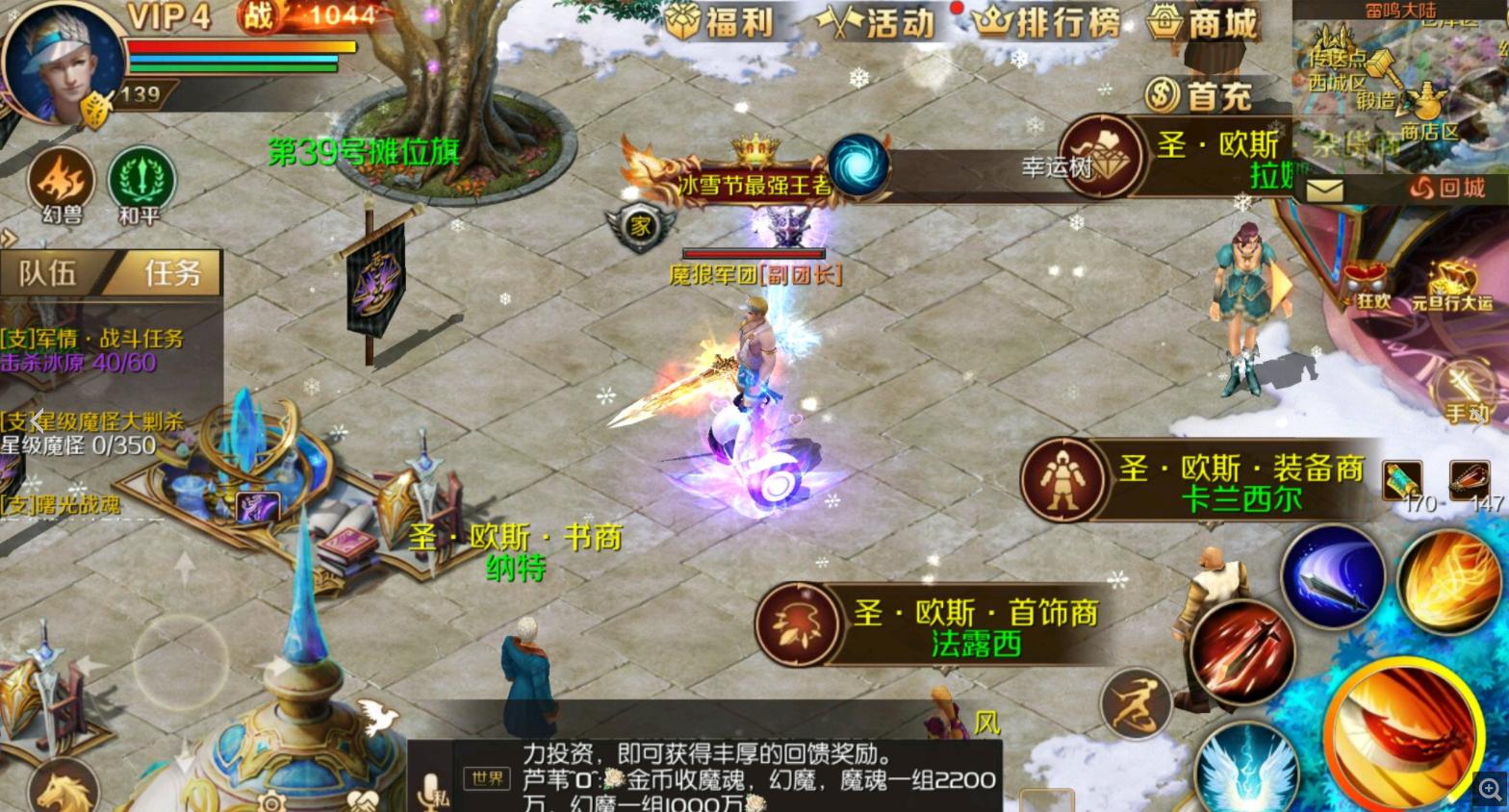Screen dimensions: 1509x812
Task: Switch to the 任务 quest tab
Action: [171, 274]
